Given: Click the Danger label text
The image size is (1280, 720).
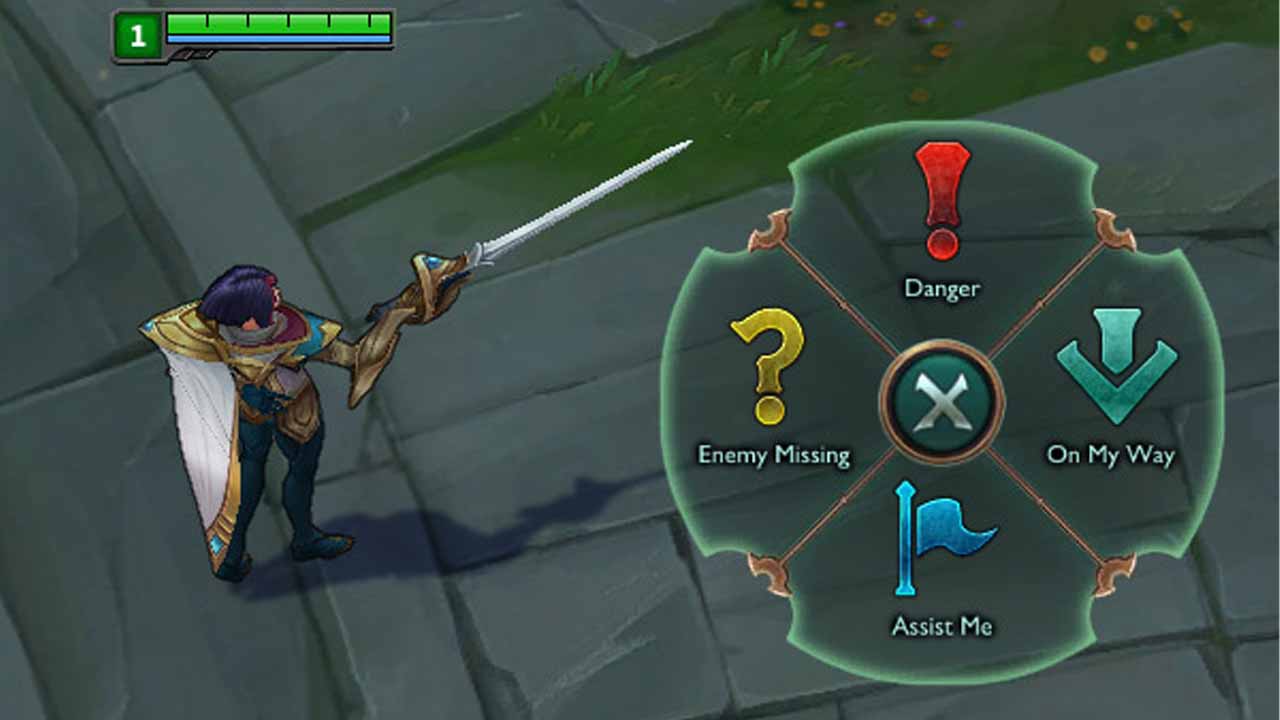Looking at the screenshot, I should tap(941, 289).
